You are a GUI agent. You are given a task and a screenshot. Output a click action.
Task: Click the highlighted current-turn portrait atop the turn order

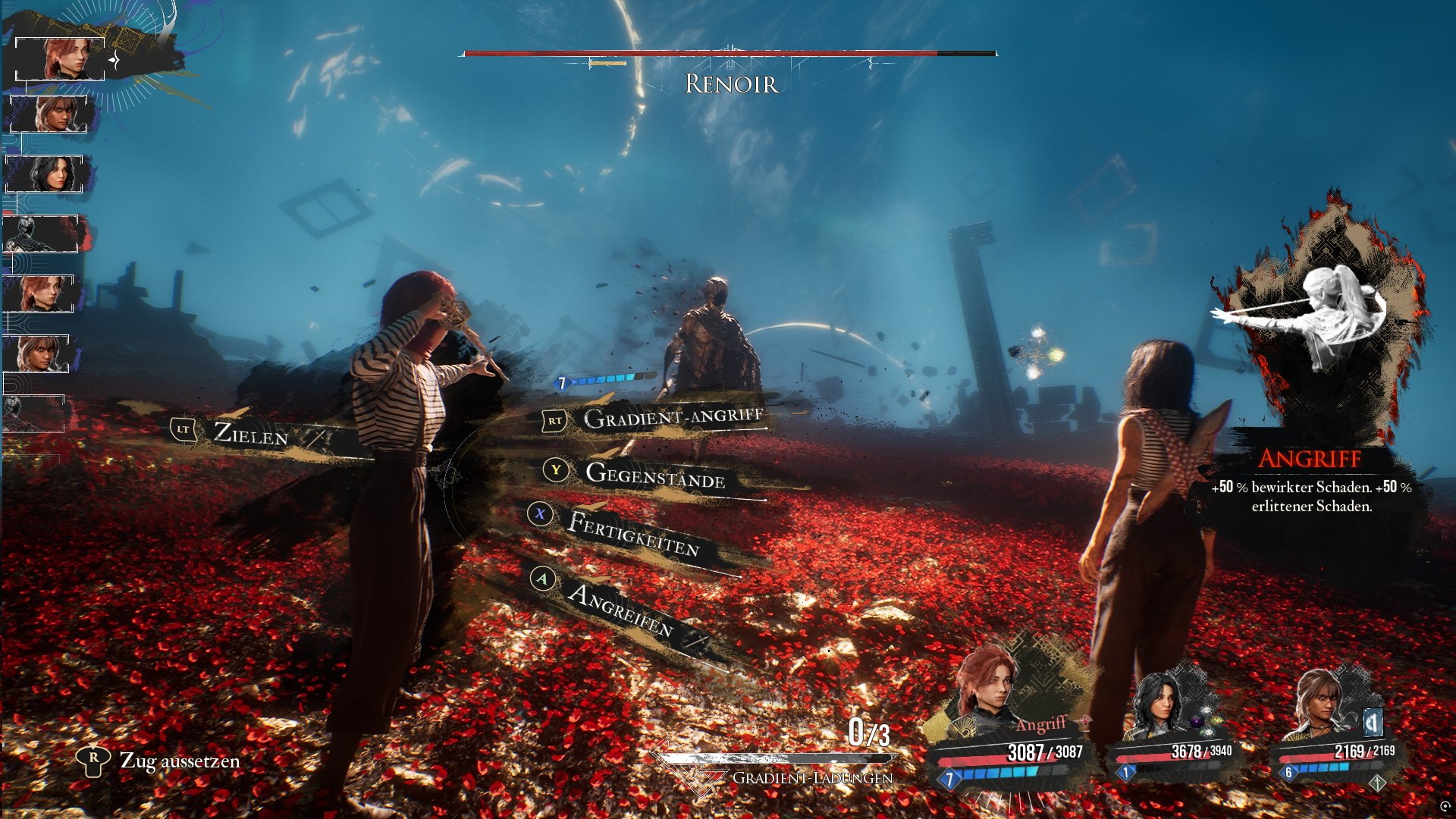coord(61,59)
